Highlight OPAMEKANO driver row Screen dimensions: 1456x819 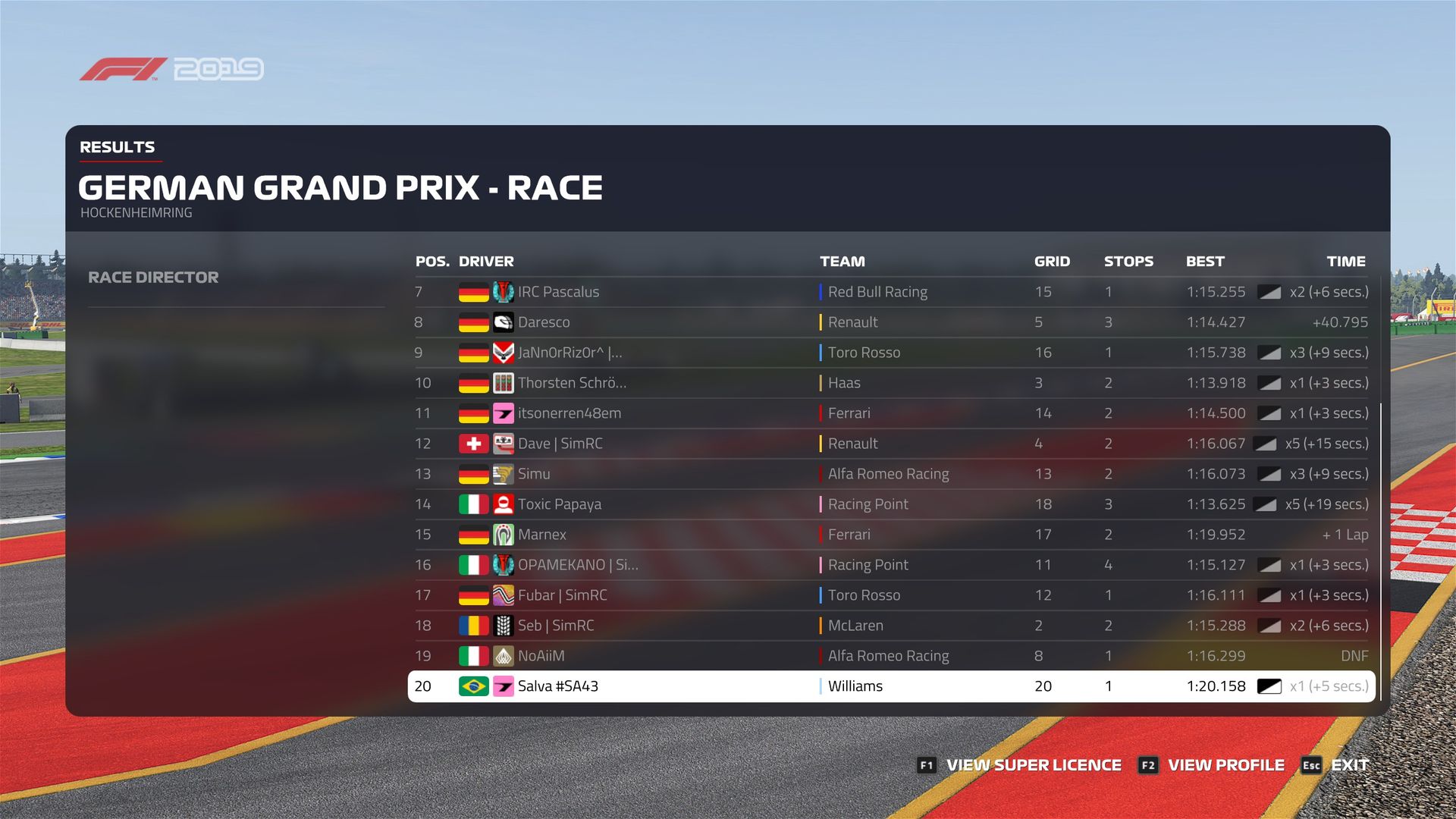point(891,565)
